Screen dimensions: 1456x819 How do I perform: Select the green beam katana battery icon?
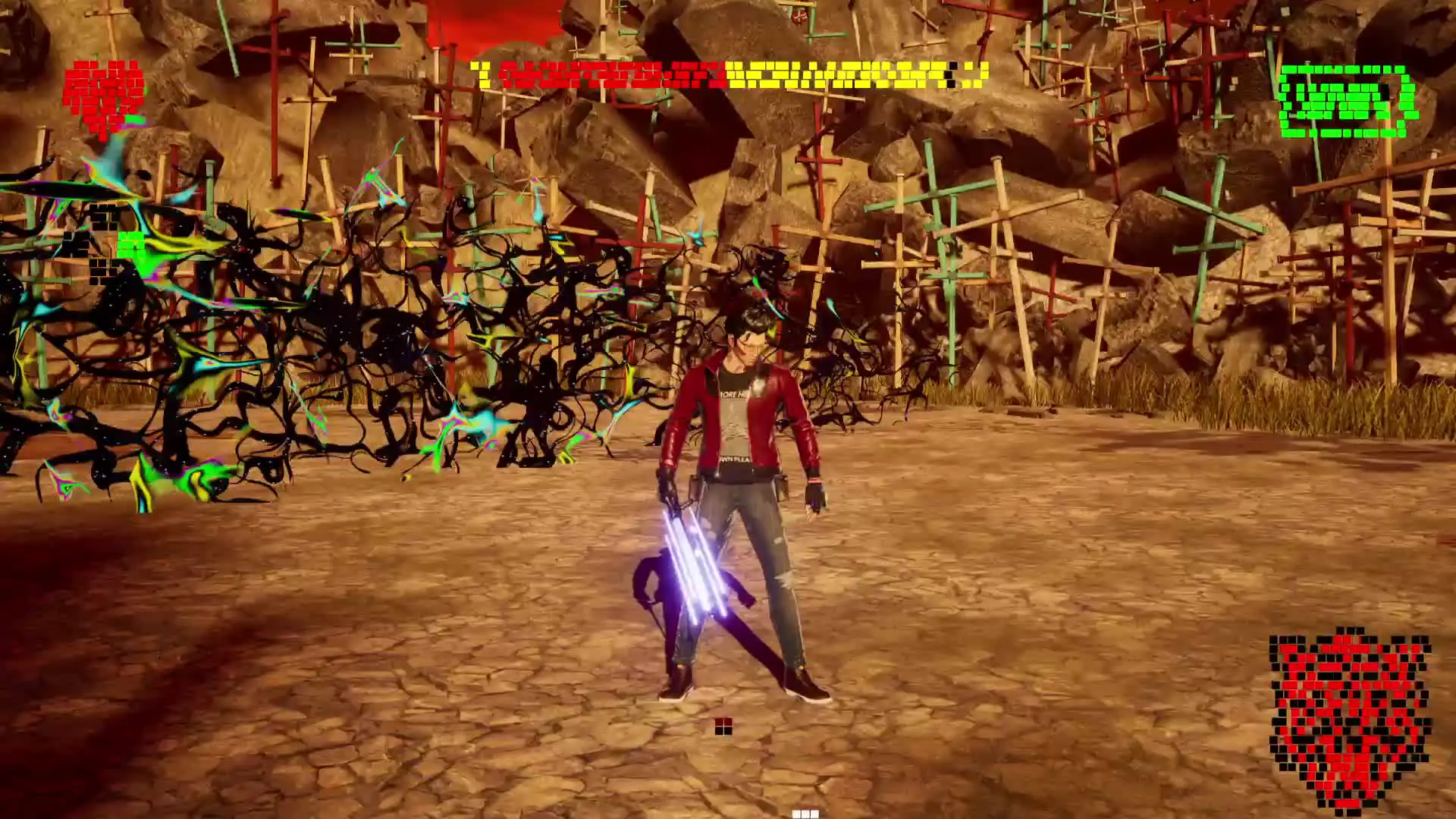pyautogui.click(x=1347, y=102)
